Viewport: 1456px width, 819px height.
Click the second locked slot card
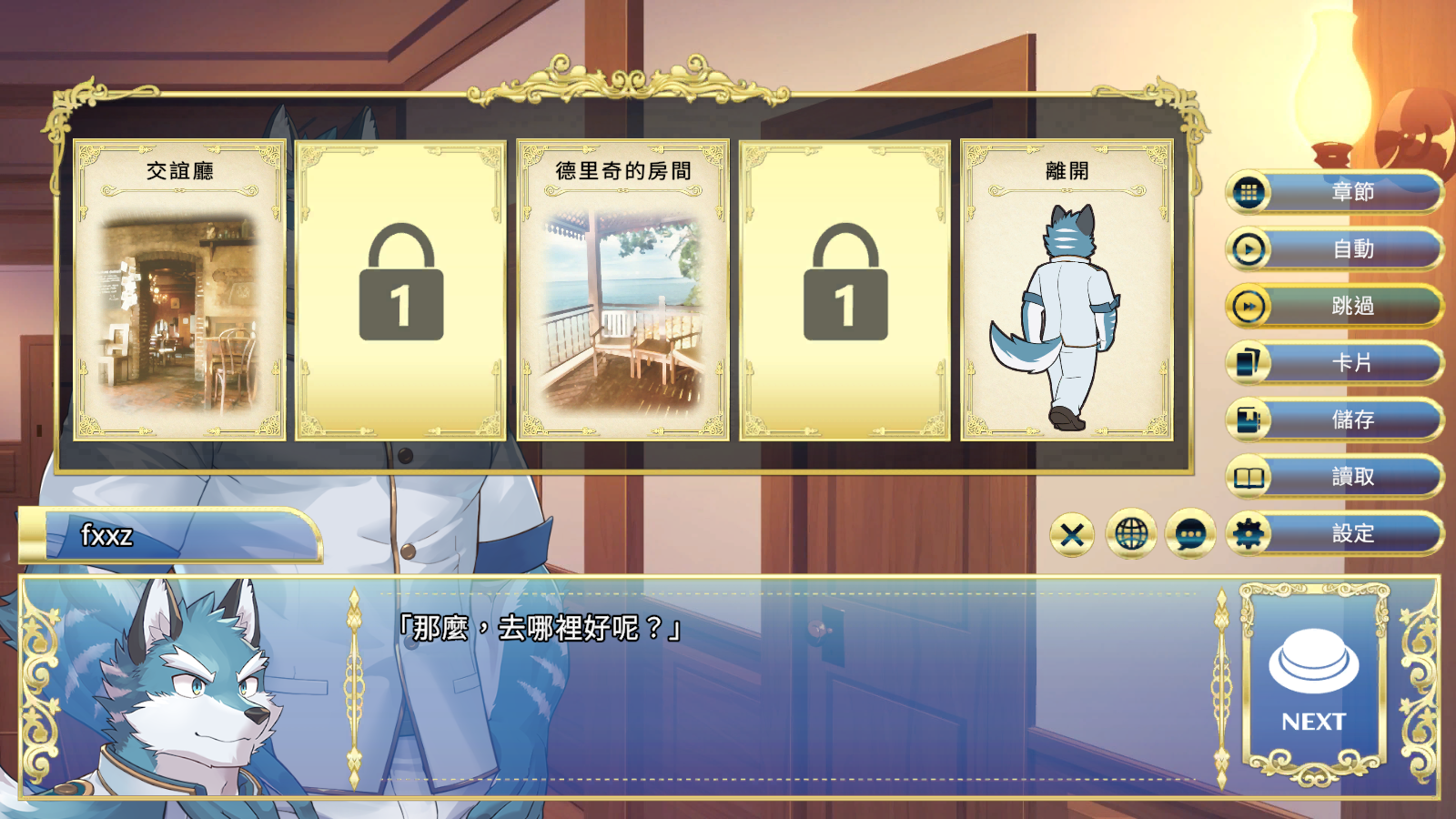[x=847, y=289]
